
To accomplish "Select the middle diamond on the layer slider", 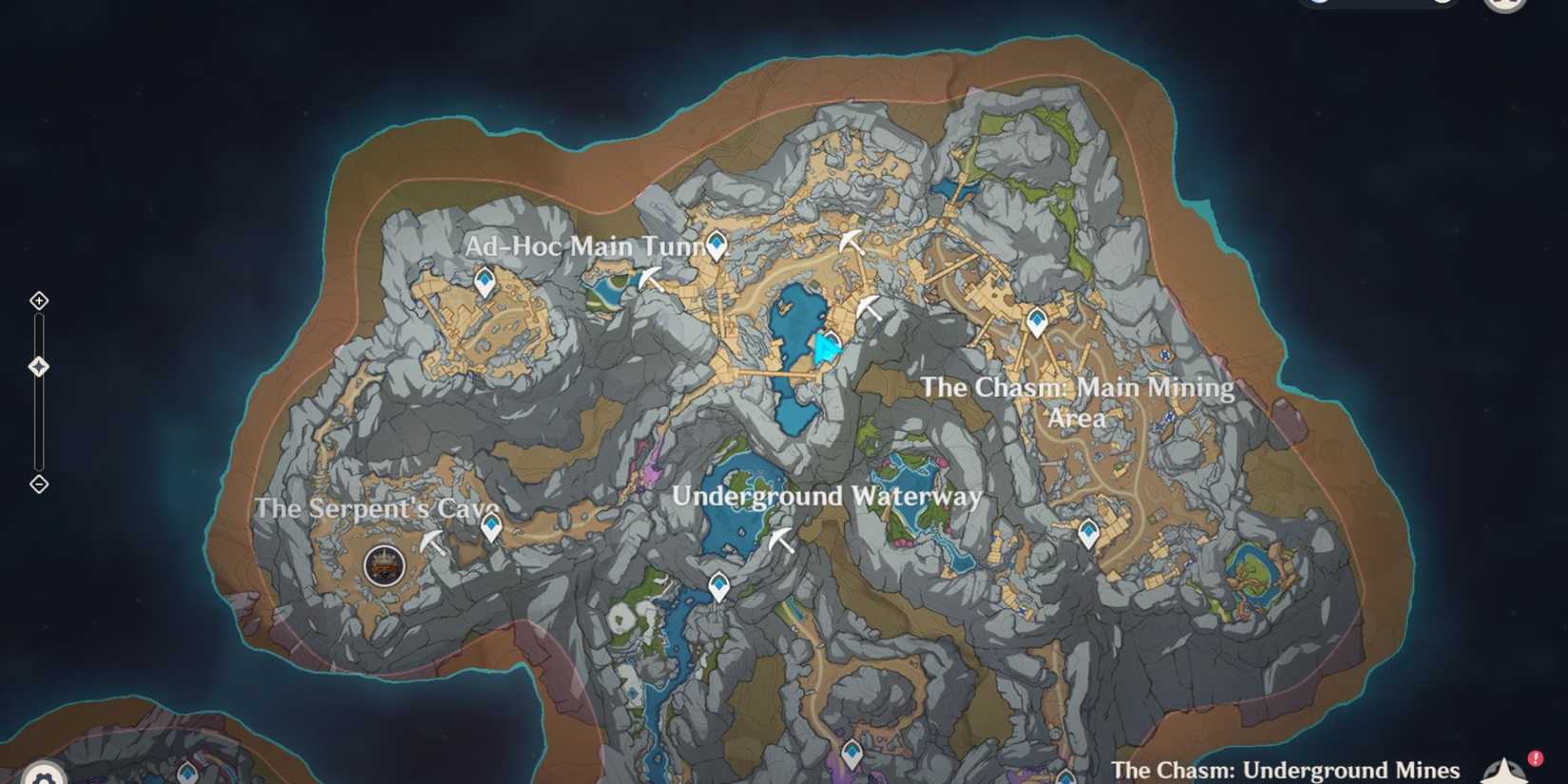I will pos(38,363).
